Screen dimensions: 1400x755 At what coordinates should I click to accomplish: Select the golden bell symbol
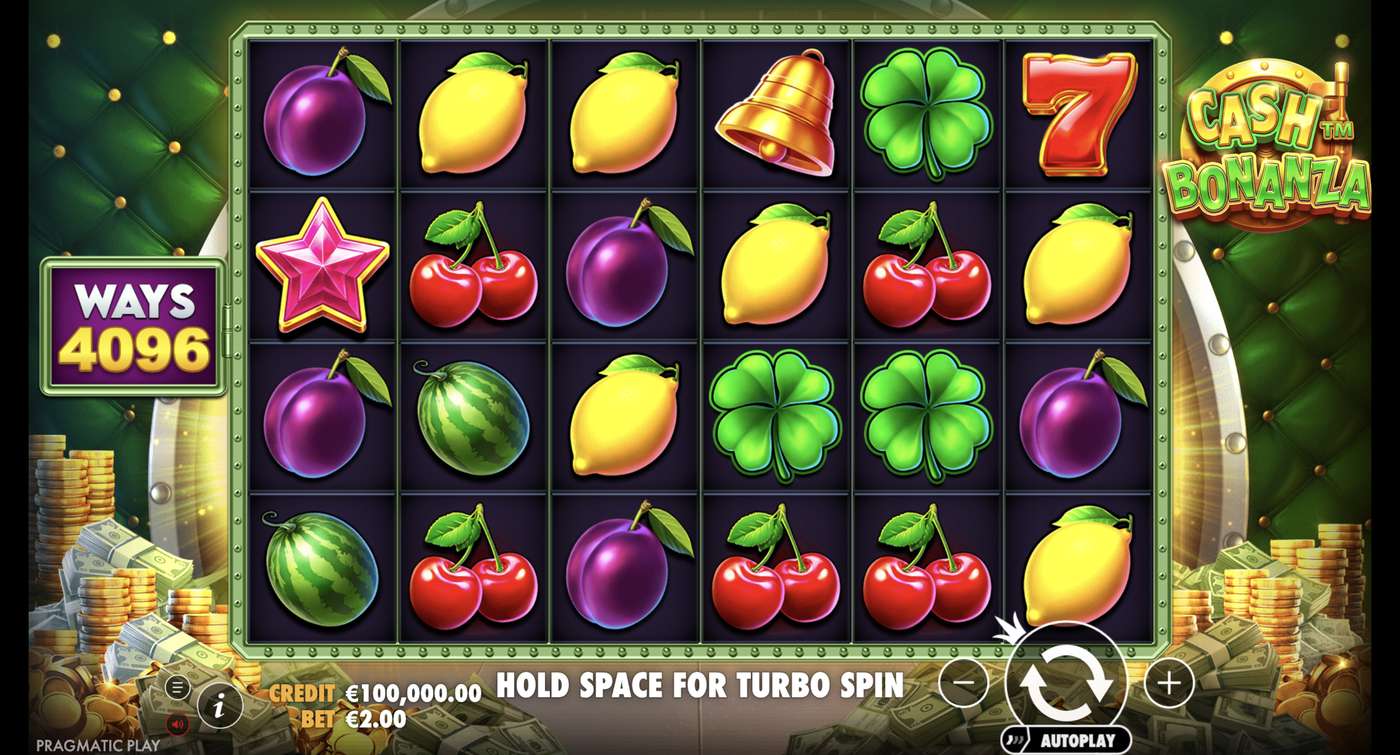coord(777,115)
